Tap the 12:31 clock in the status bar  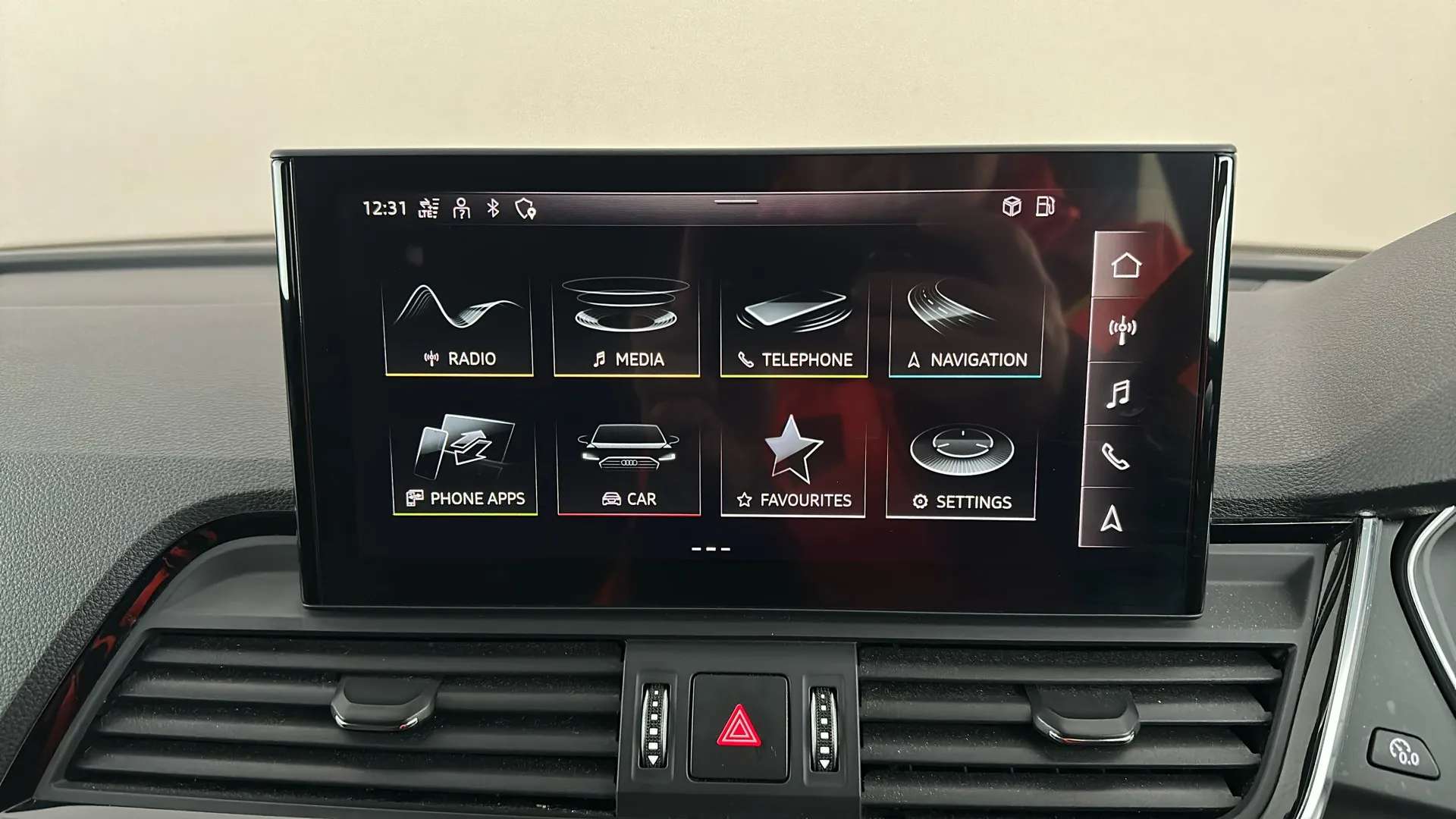[x=384, y=208]
